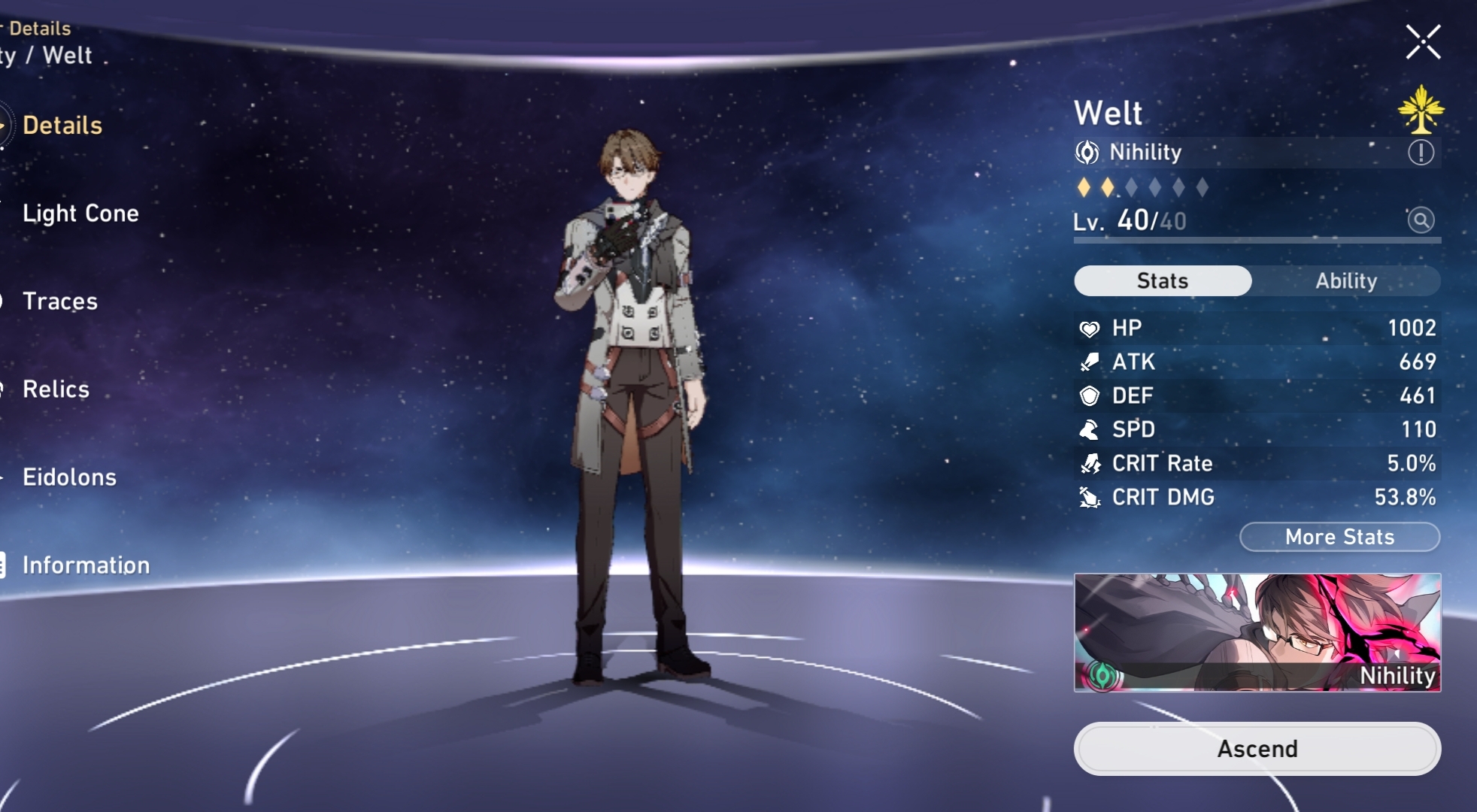Switch to the Ability tab
This screenshot has height=812, width=1477.
1345,281
